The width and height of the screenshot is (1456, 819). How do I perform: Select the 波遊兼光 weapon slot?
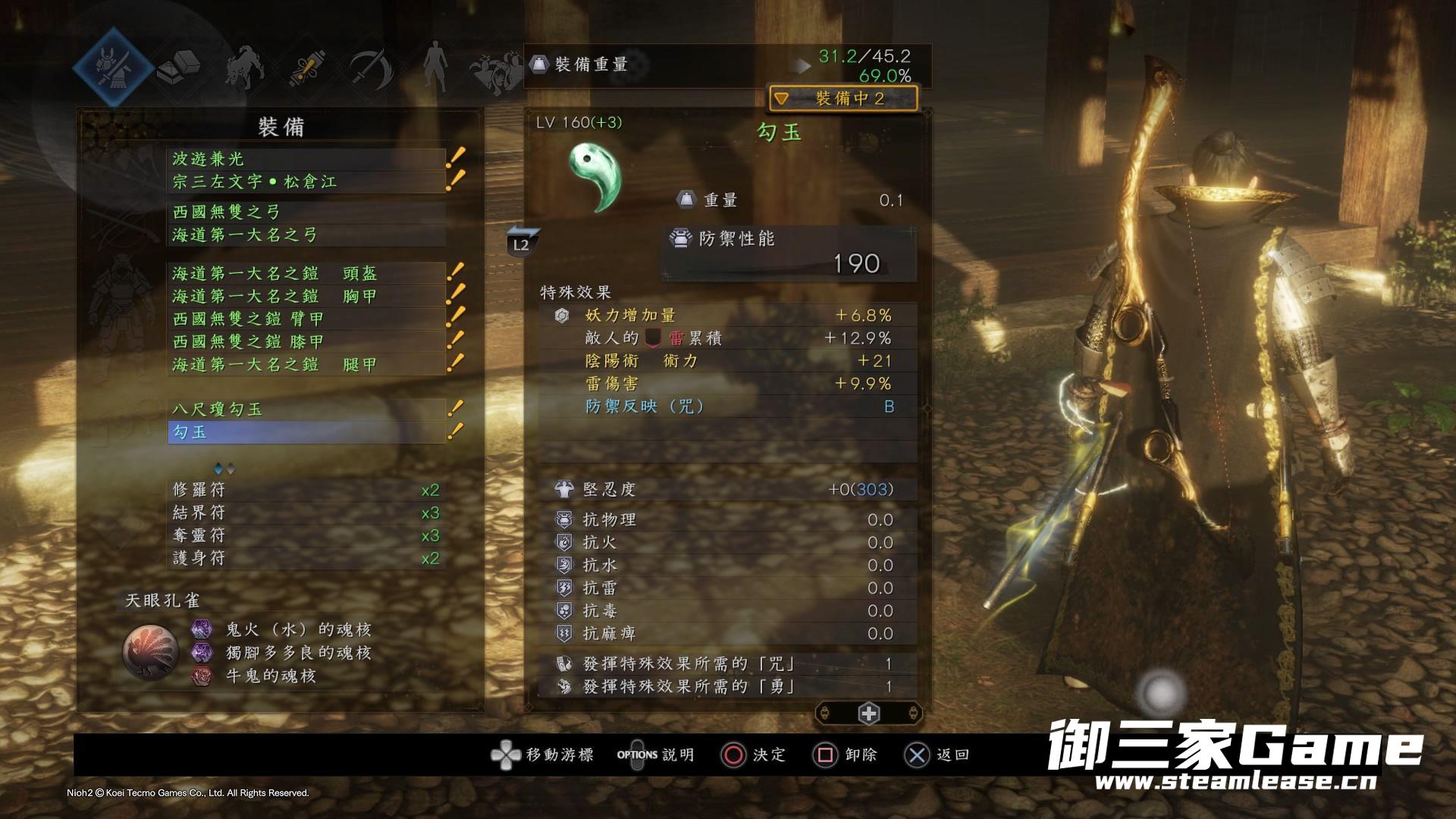(306, 159)
